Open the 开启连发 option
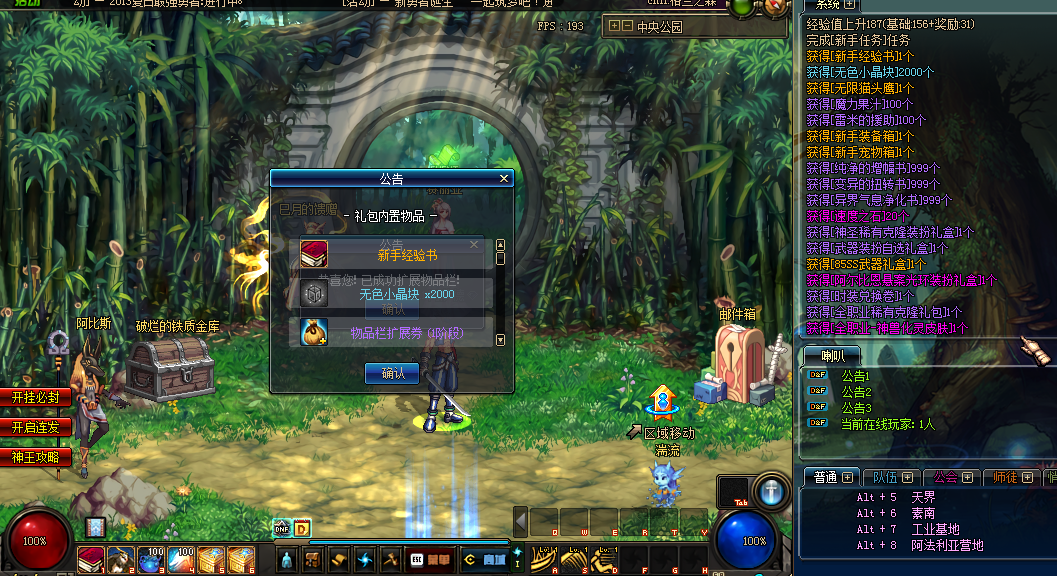1057x576 pixels. [36, 427]
